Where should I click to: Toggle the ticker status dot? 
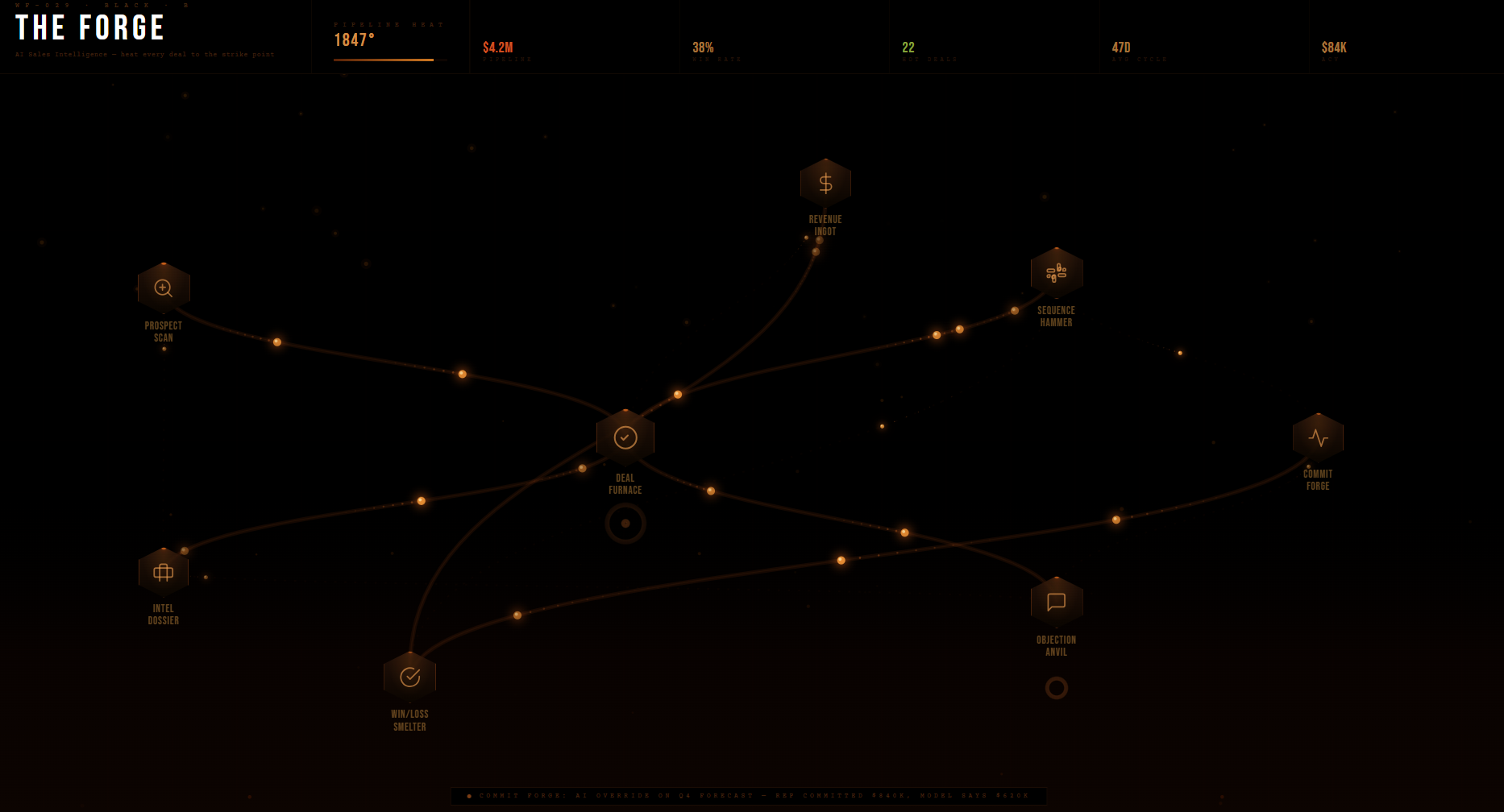pos(471,796)
